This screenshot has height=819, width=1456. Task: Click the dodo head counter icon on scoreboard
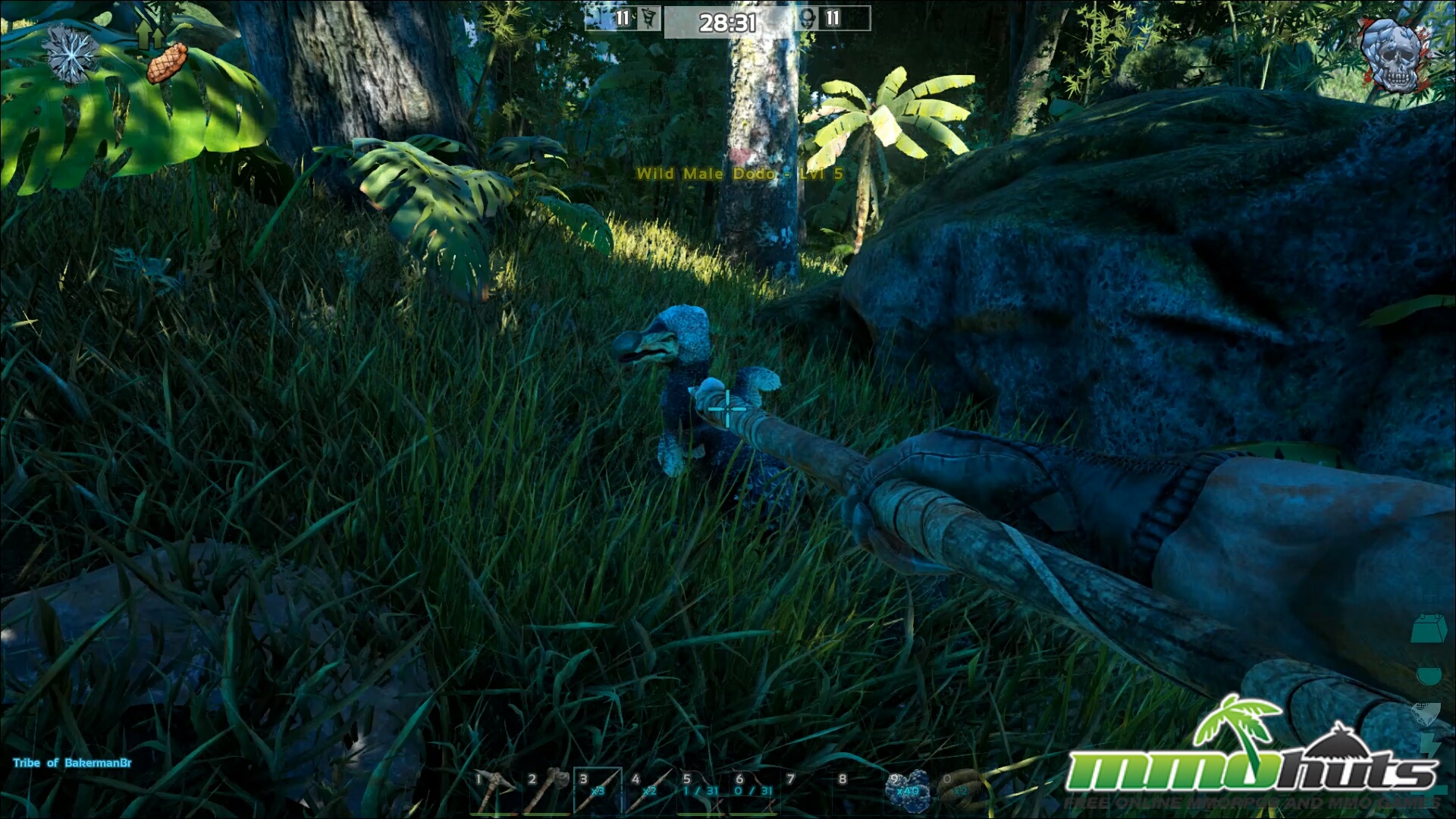[806, 19]
